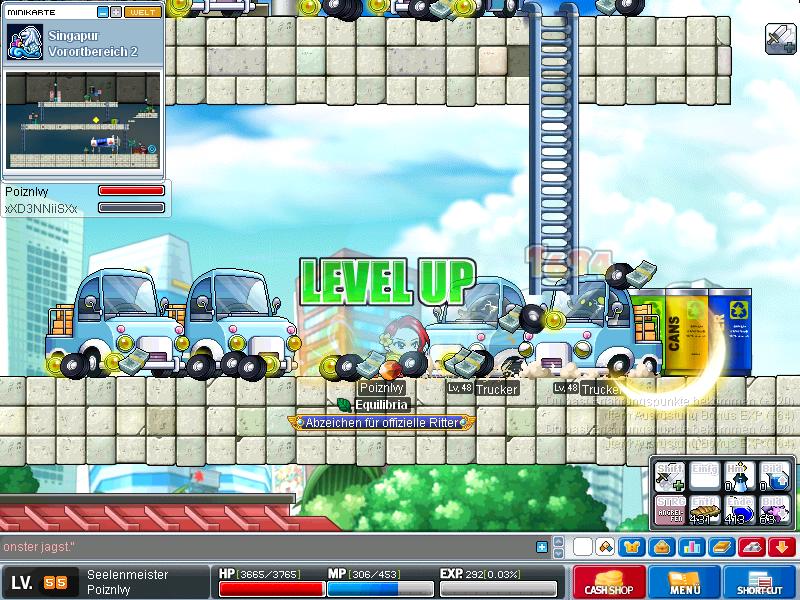Open the equipment window with the shirt icon
Image resolution: width=800 pixels, height=600 pixels.
coord(634,547)
